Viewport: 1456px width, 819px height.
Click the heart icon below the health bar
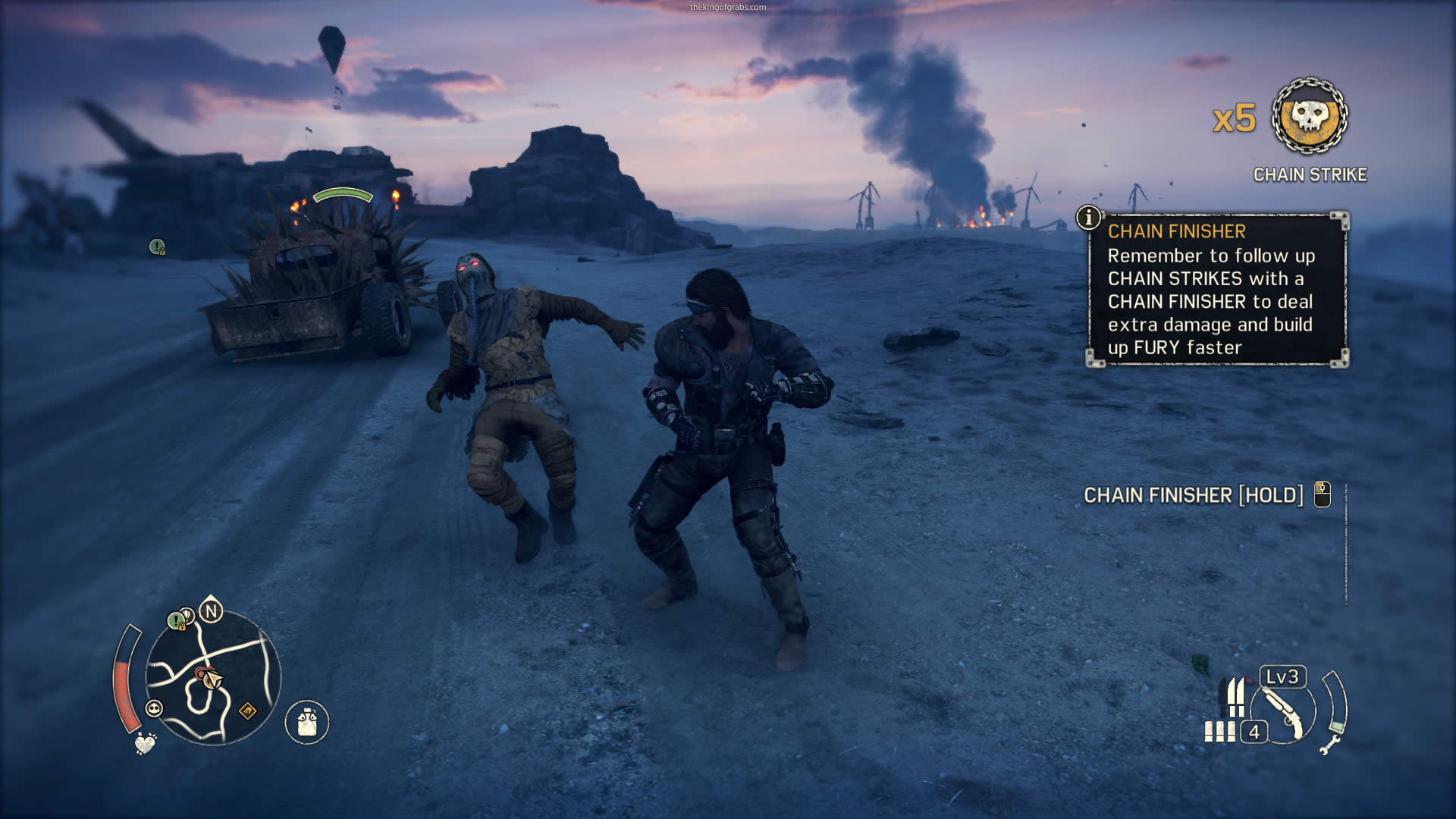click(145, 743)
